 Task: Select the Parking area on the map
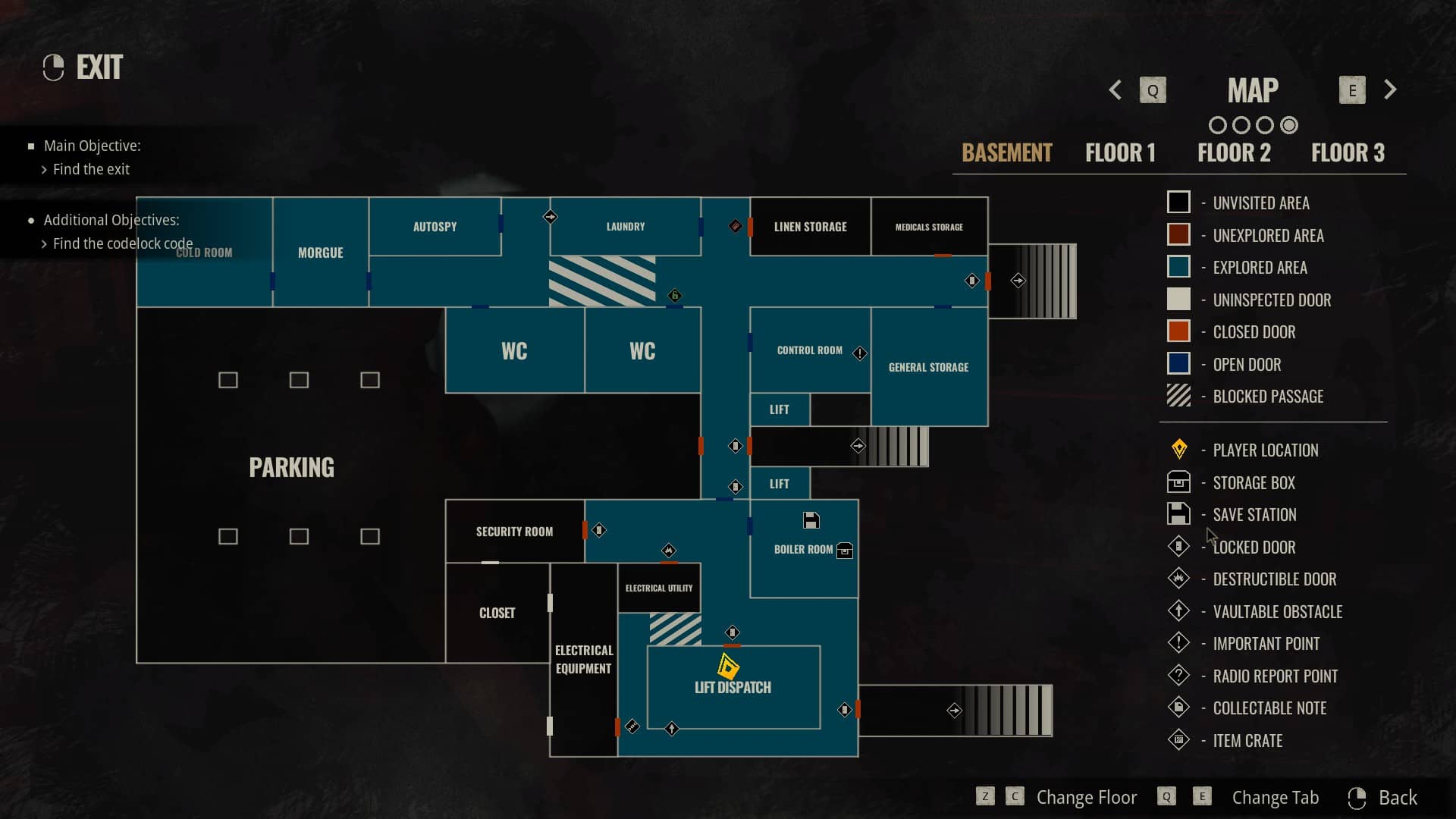tap(291, 467)
